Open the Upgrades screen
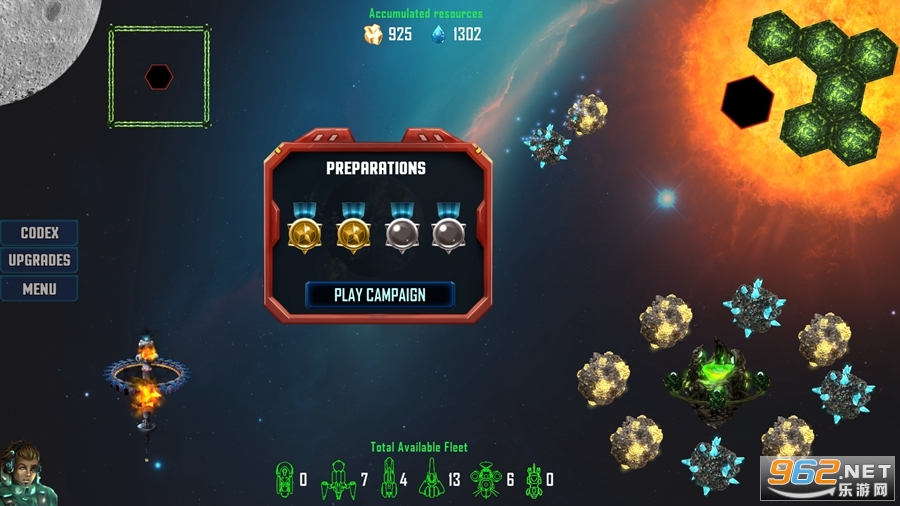 [40, 260]
